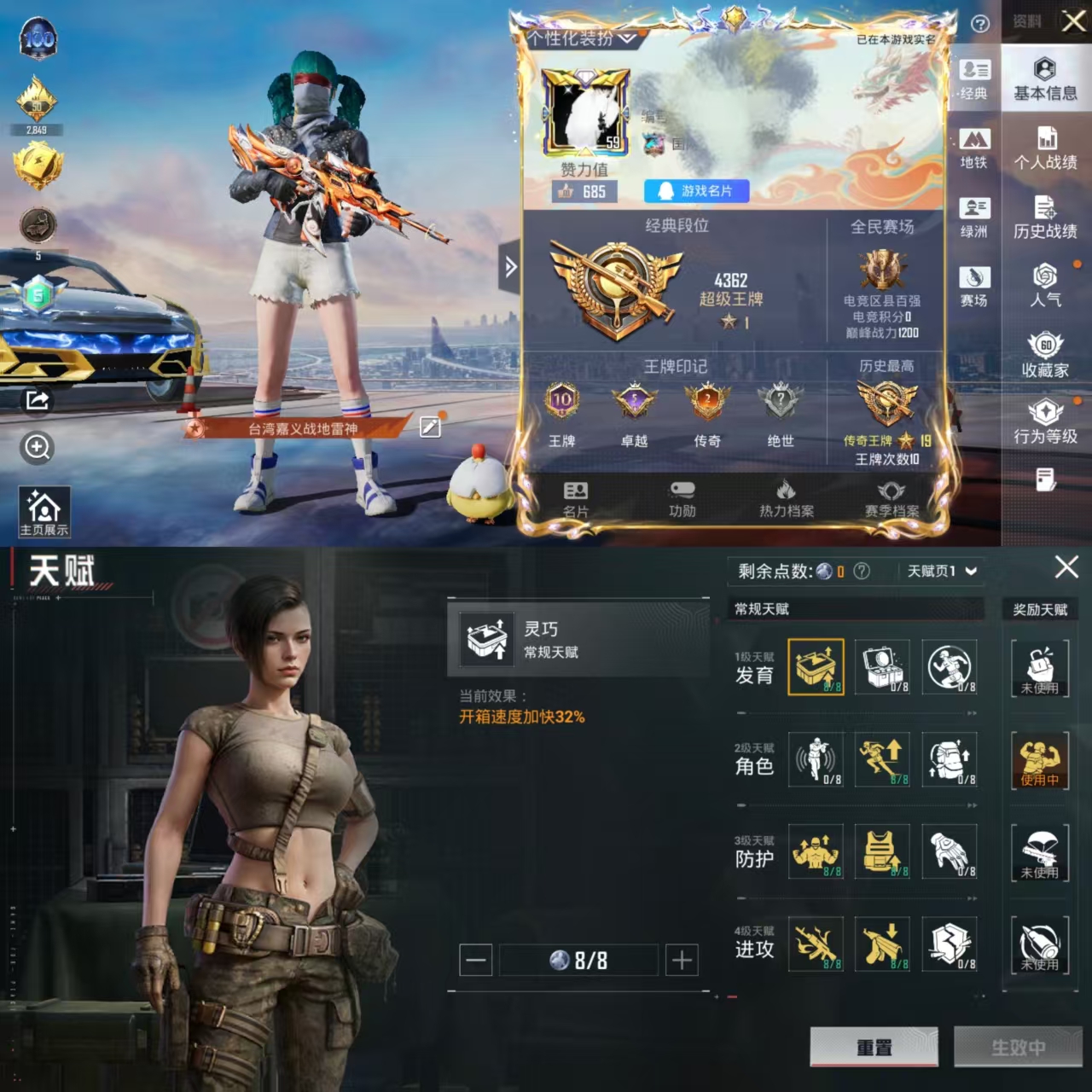Viewport: 1092px width, 1092px height.
Task: Reset talents with the 重置 button
Action: pyautogui.click(x=874, y=1047)
